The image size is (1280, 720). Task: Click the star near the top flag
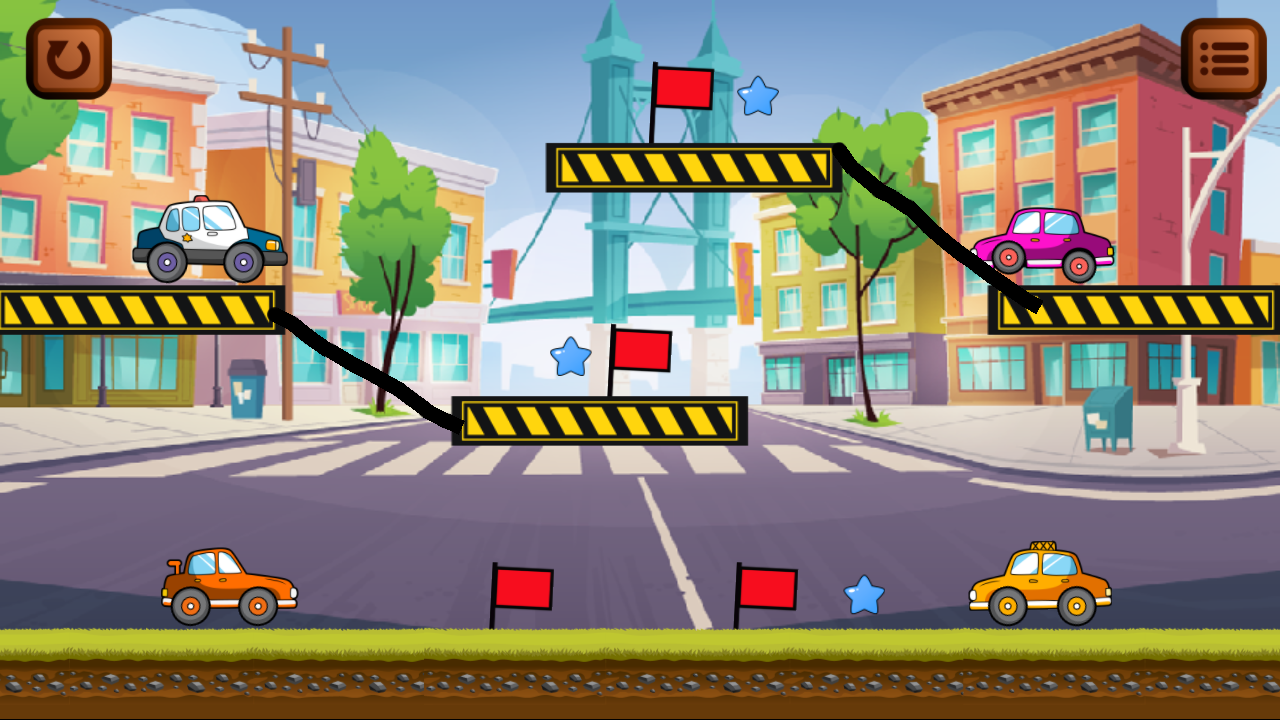point(757,98)
